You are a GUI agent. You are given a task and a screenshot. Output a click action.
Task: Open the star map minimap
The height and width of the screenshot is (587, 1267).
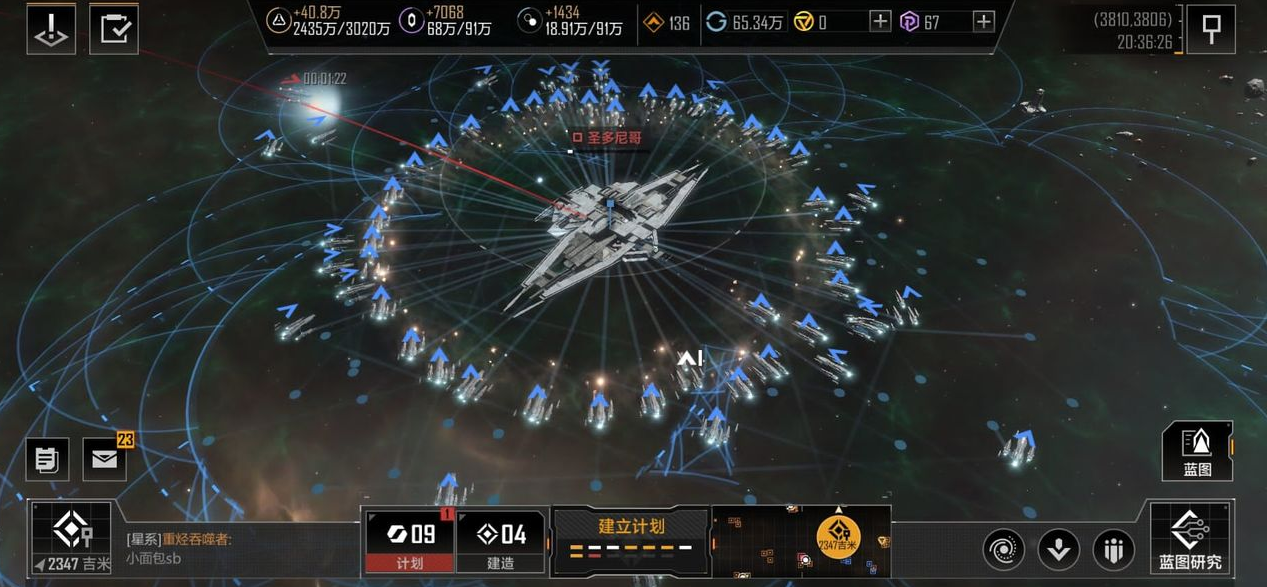(x=800, y=541)
